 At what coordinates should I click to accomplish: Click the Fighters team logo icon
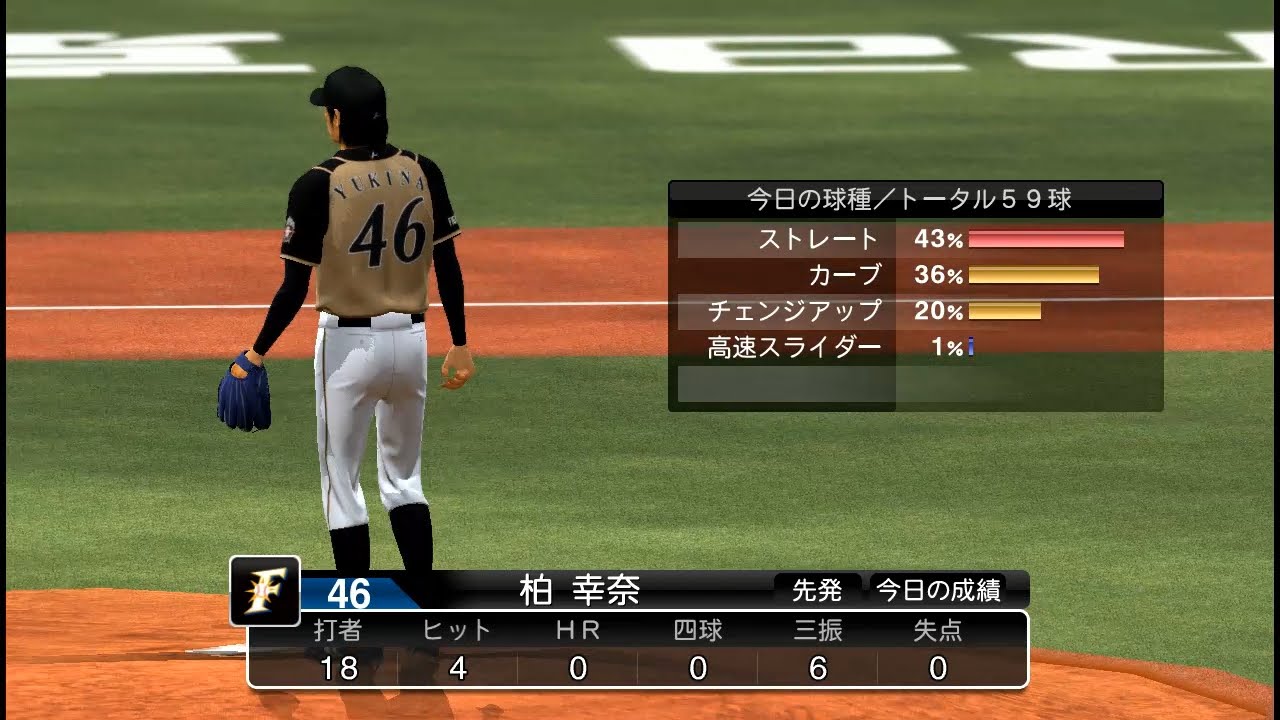[265, 591]
